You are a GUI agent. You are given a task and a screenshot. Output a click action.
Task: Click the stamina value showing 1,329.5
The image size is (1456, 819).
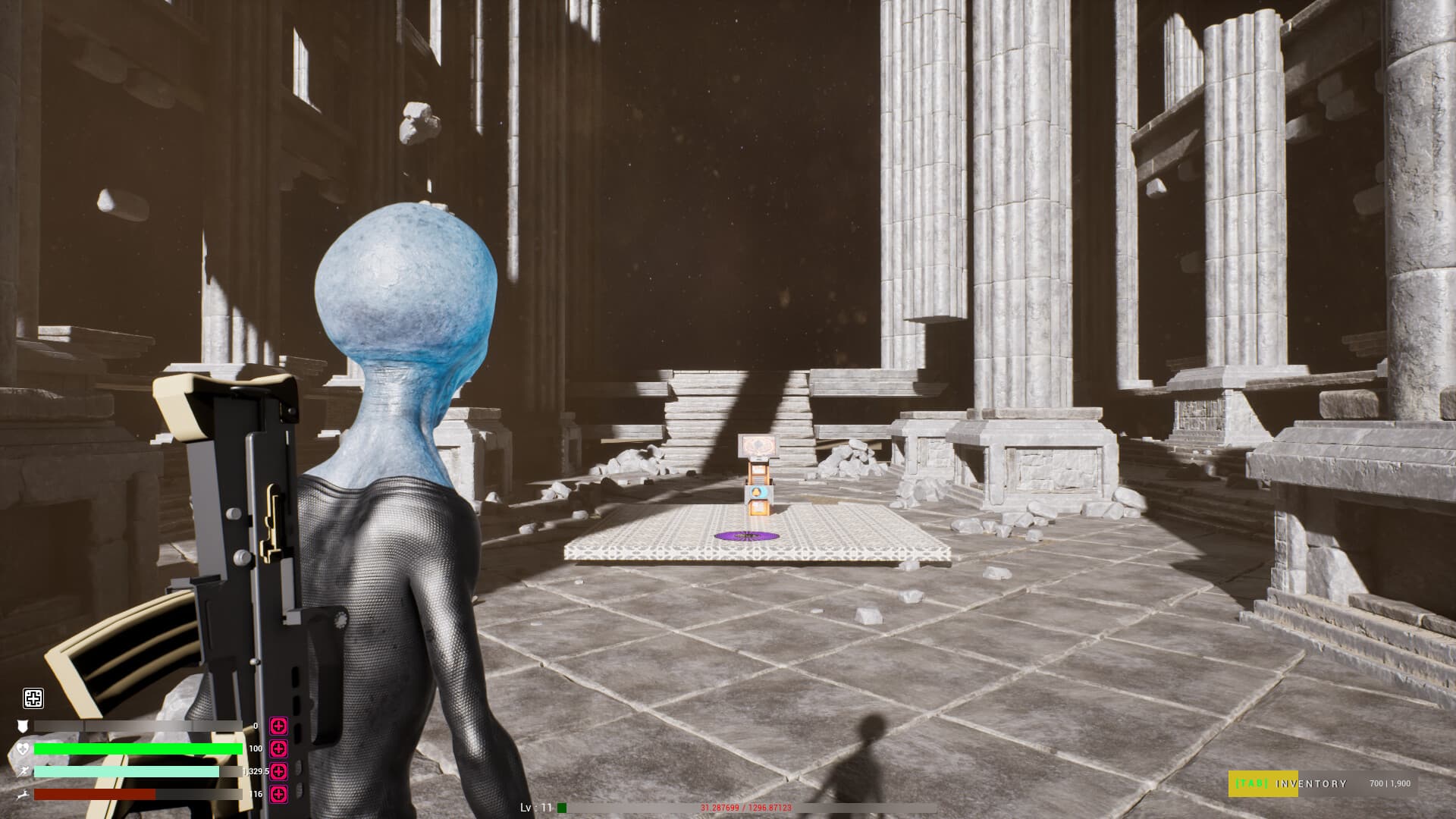[256, 771]
